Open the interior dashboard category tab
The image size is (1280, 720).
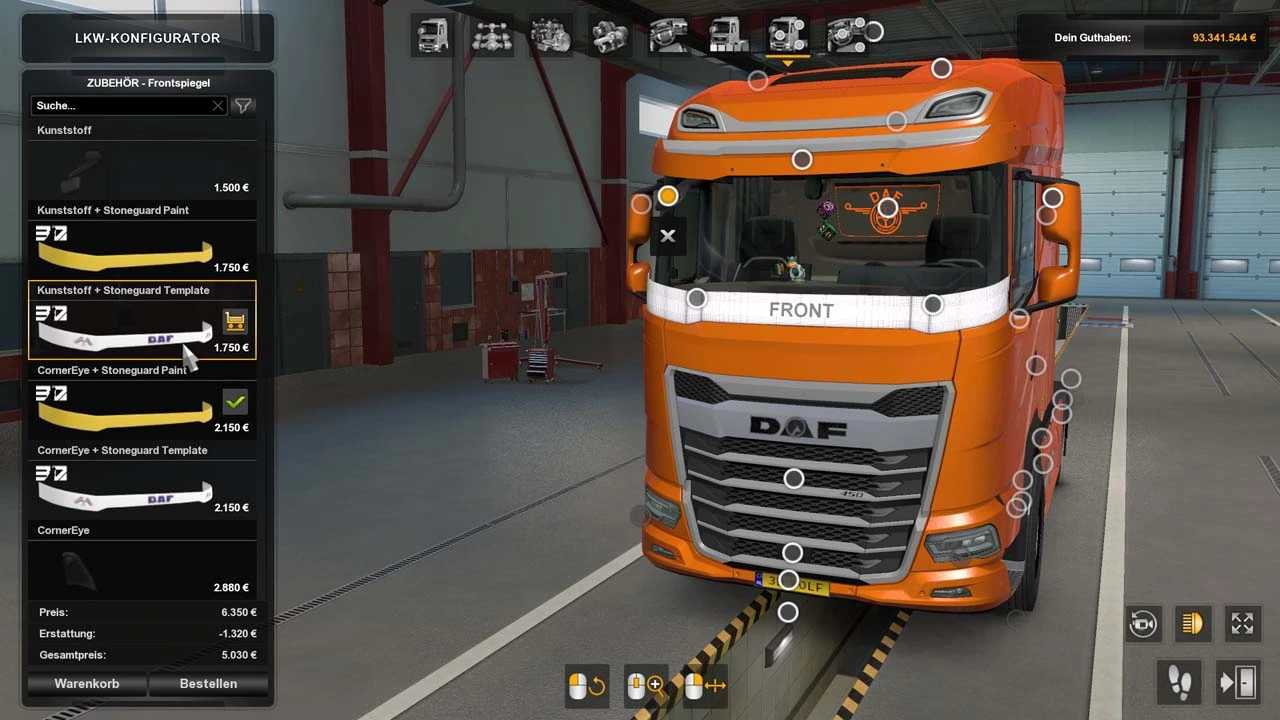668,36
